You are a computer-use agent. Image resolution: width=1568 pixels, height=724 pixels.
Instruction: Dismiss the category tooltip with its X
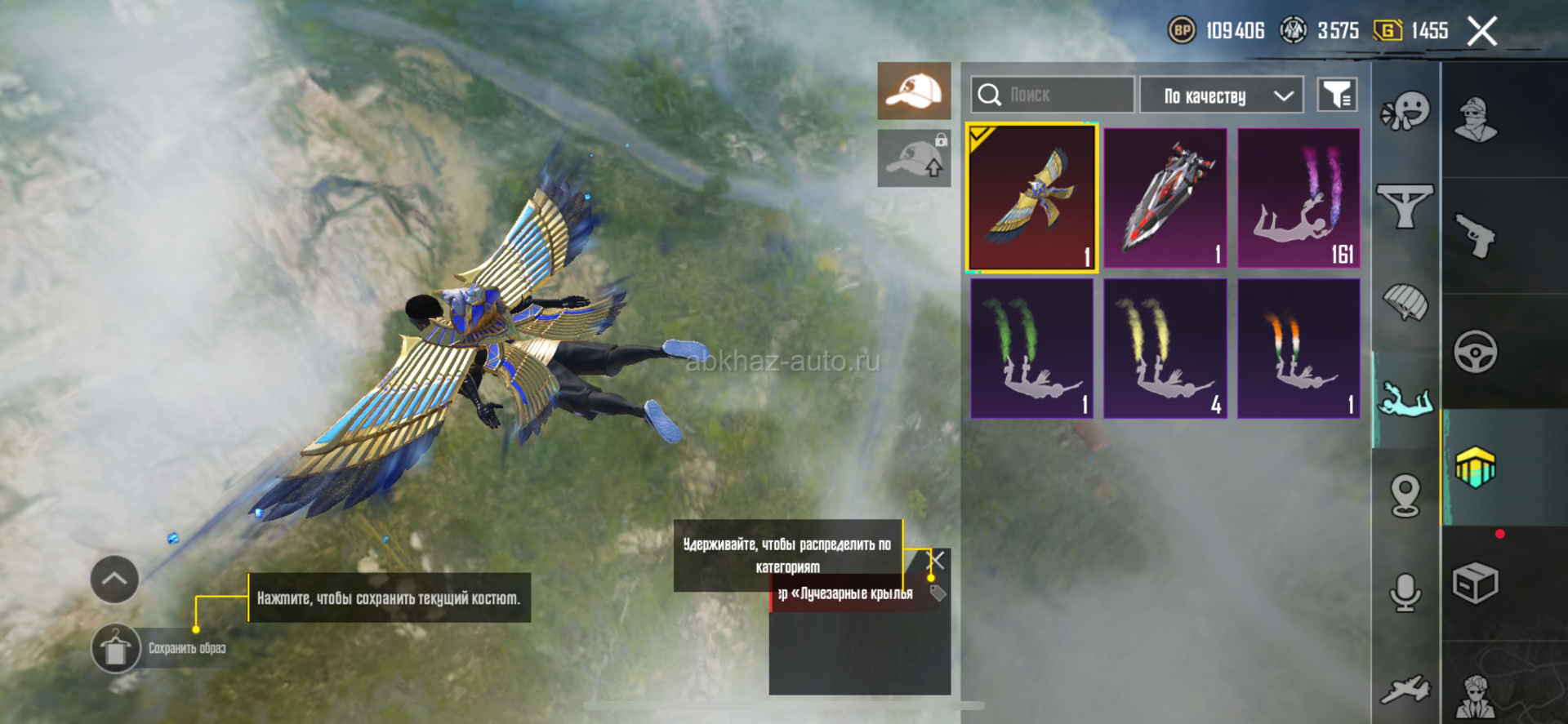pyautogui.click(x=938, y=560)
